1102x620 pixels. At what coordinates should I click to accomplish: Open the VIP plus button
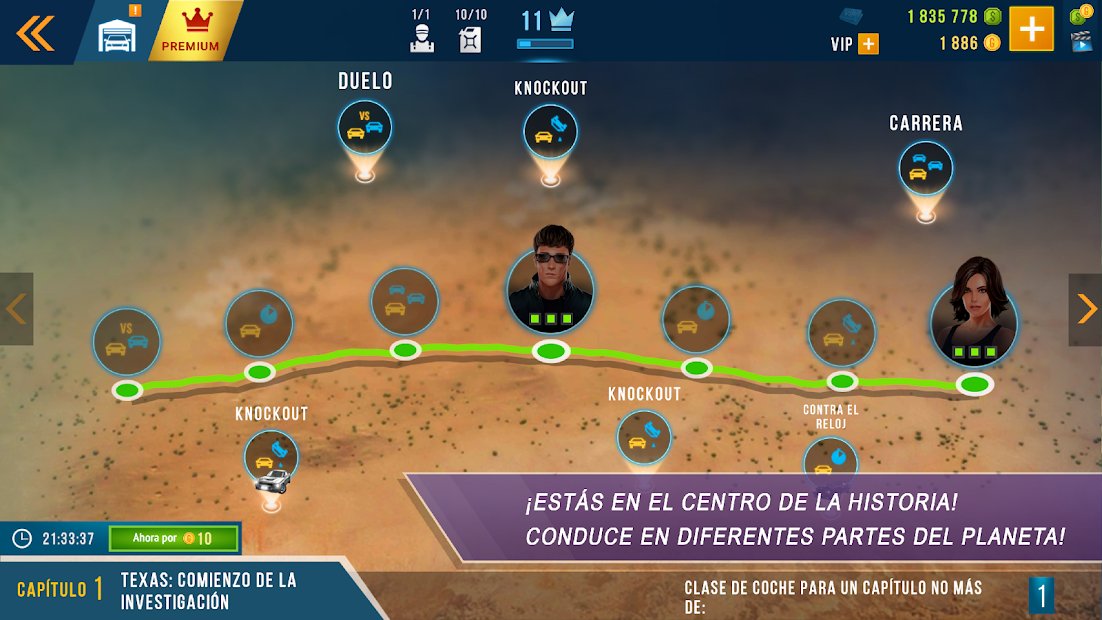click(867, 44)
